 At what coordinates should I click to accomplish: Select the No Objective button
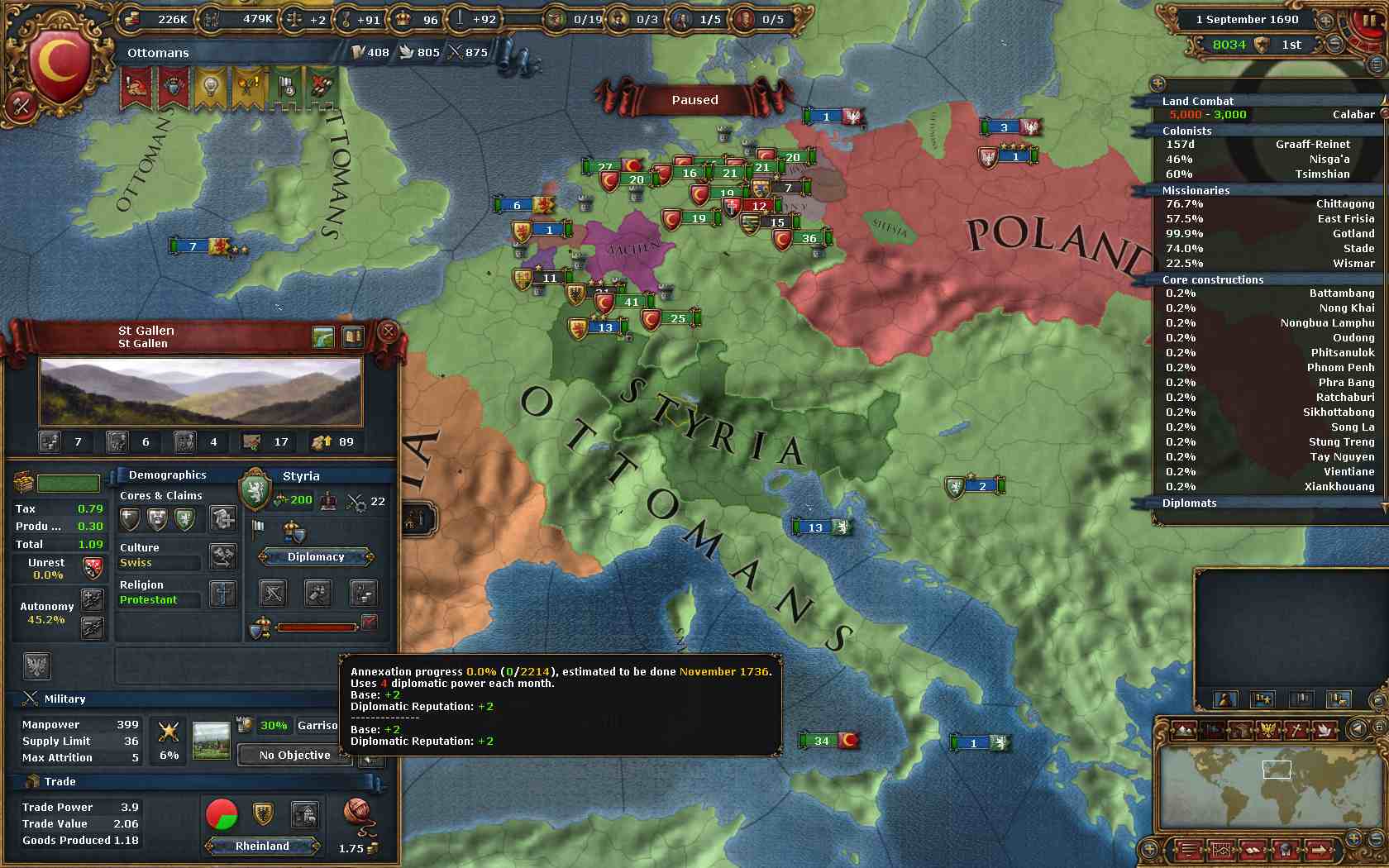click(x=294, y=755)
